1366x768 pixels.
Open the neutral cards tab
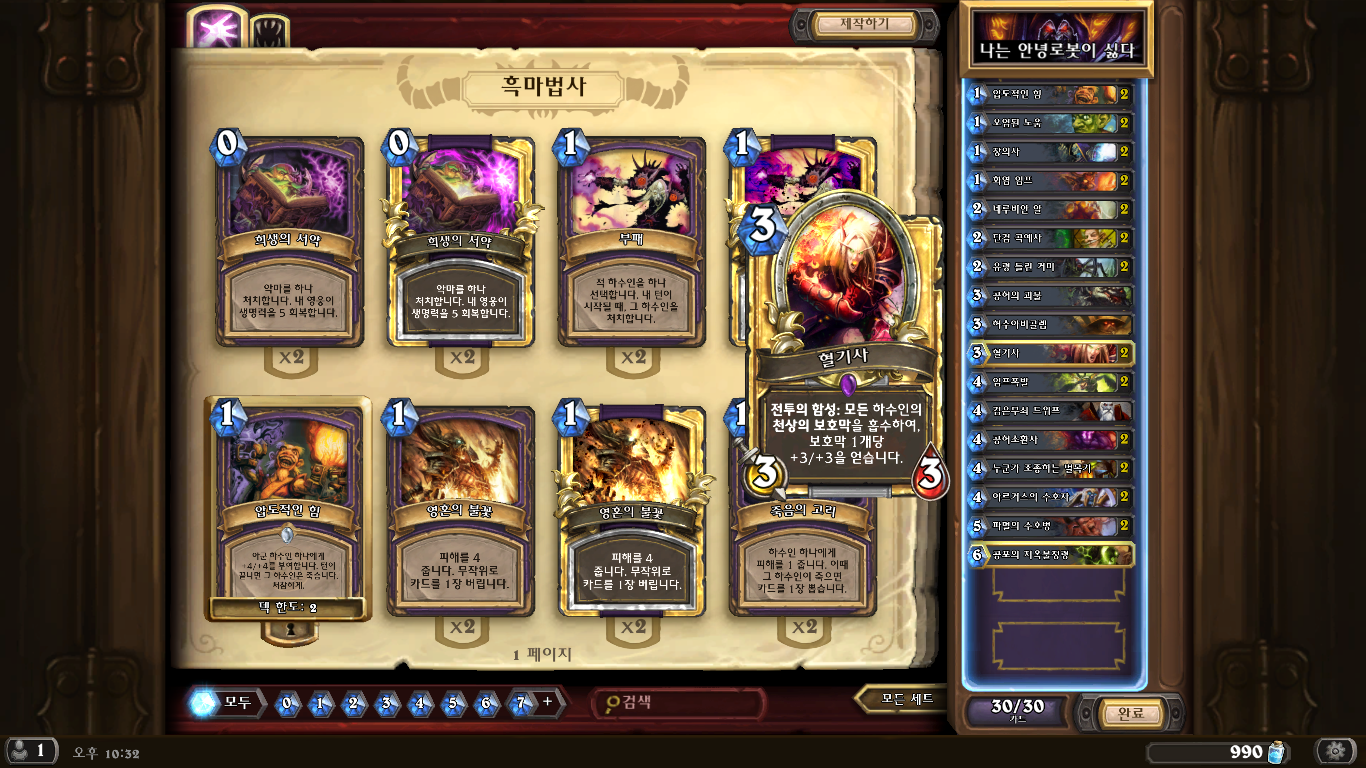(x=268, y=32)
